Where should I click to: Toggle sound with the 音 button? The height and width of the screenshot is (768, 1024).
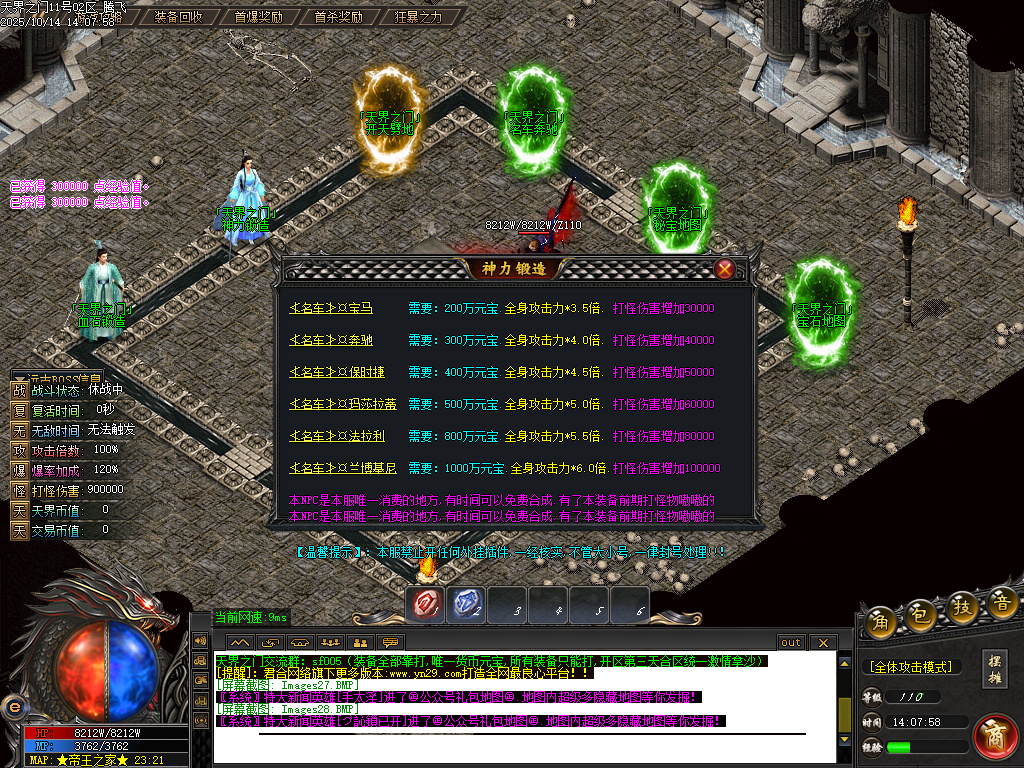click(1002, 601)
